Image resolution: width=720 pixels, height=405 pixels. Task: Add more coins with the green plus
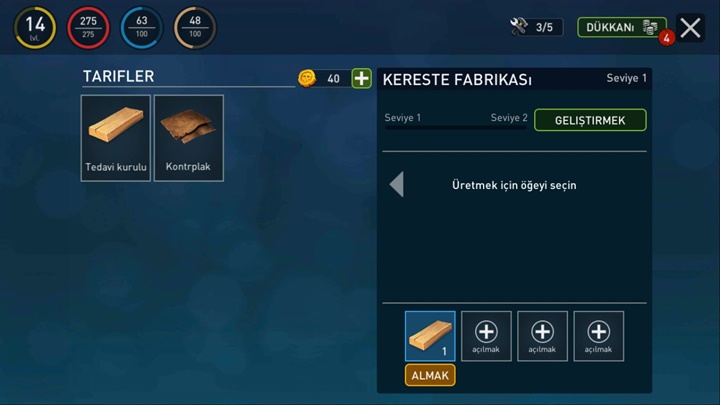point(361,78)
